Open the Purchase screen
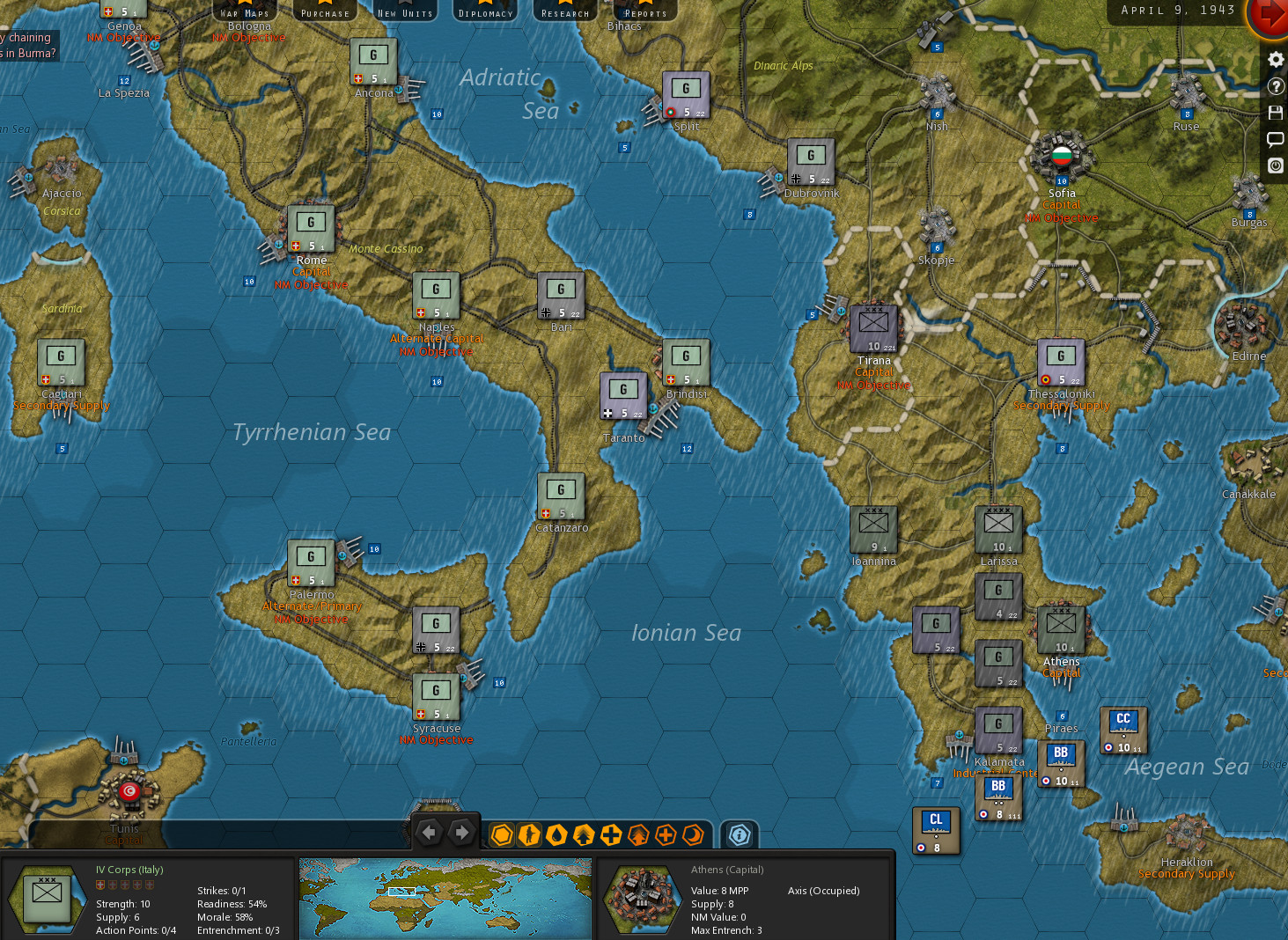 click(325, 11)
